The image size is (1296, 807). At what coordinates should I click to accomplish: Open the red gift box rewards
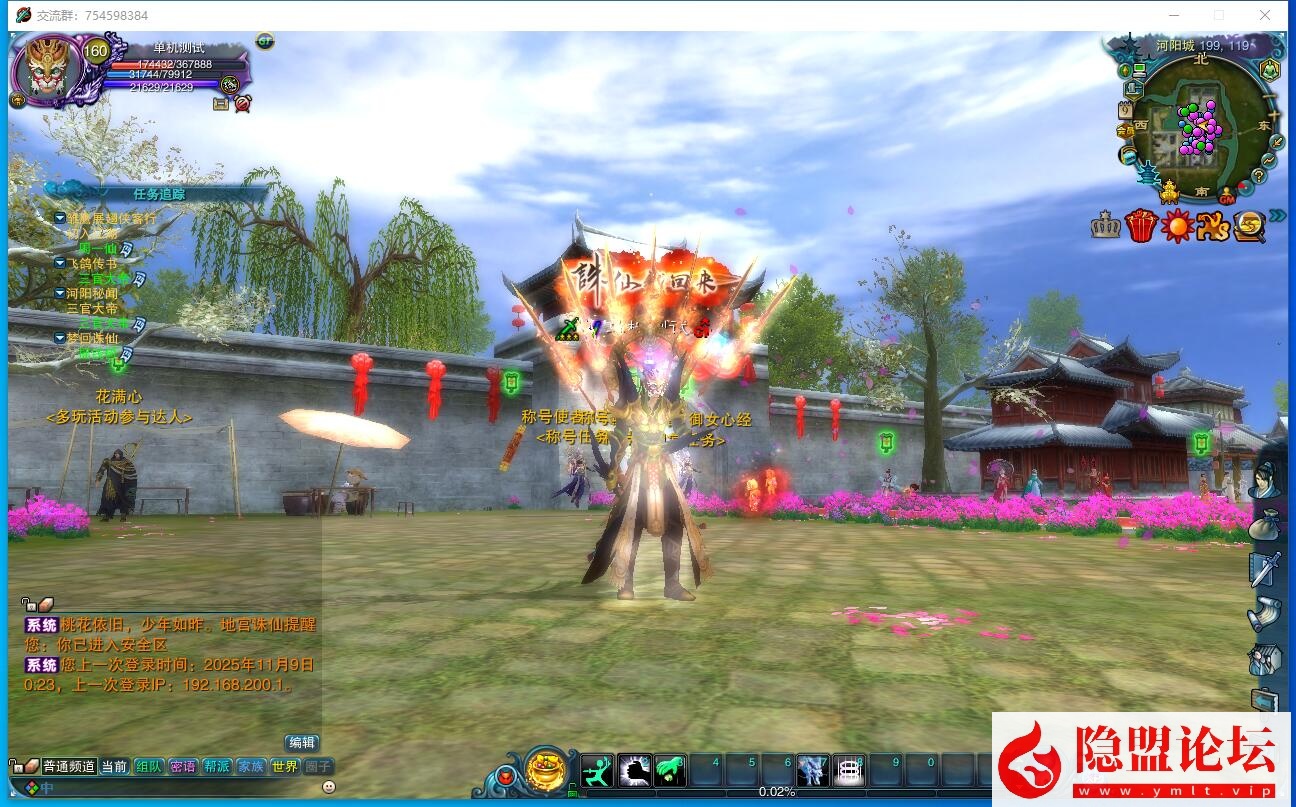coord(1141,226)
